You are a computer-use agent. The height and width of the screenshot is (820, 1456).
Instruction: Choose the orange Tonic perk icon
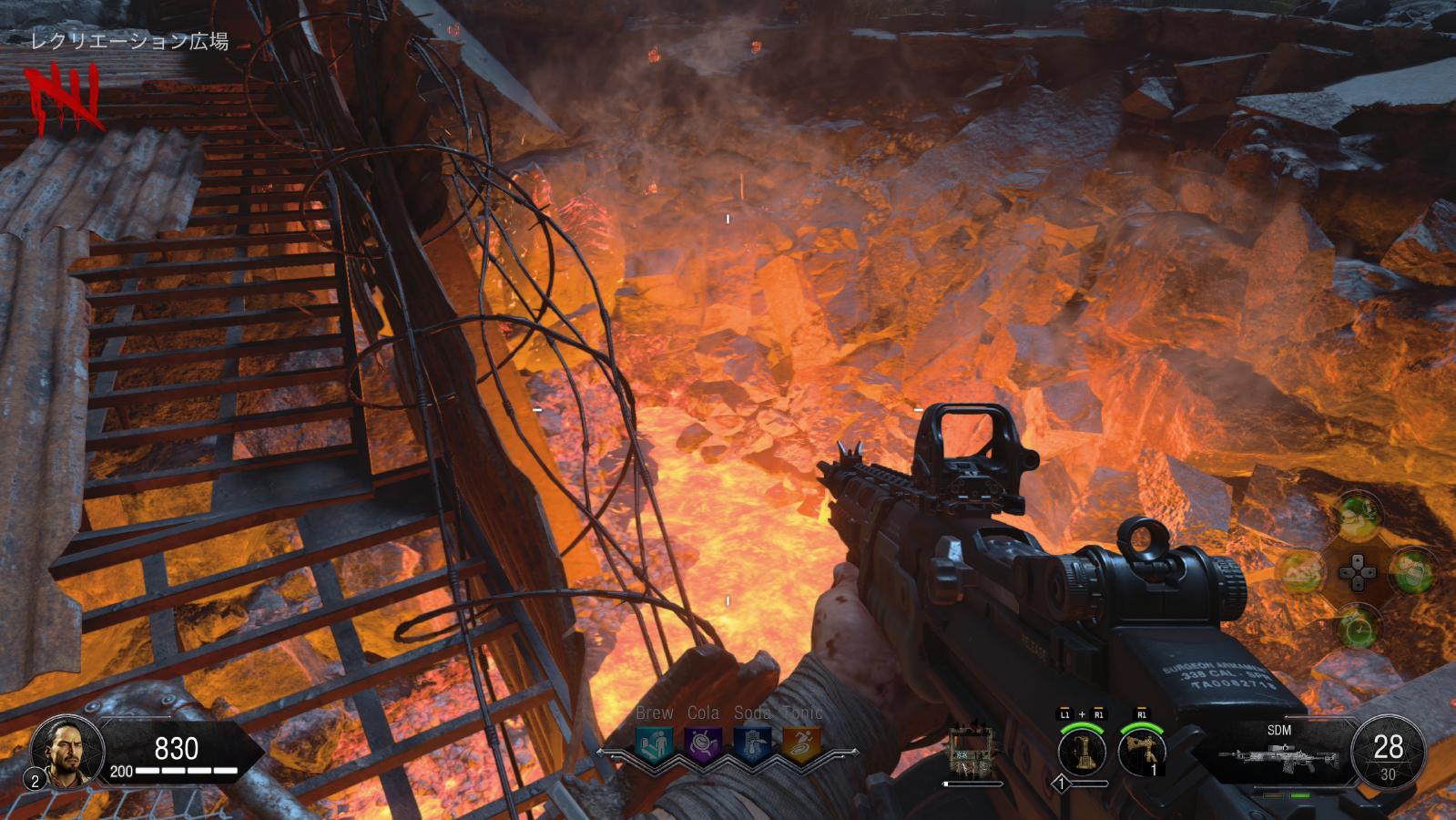click(801, 743)
